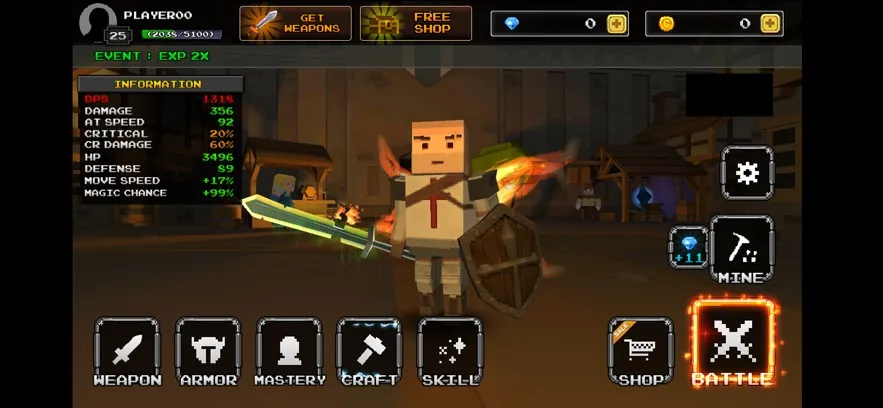883x408 pixels.
Task: Open the Skill menu
Action: pyautogui.click(x=450, y=350)
